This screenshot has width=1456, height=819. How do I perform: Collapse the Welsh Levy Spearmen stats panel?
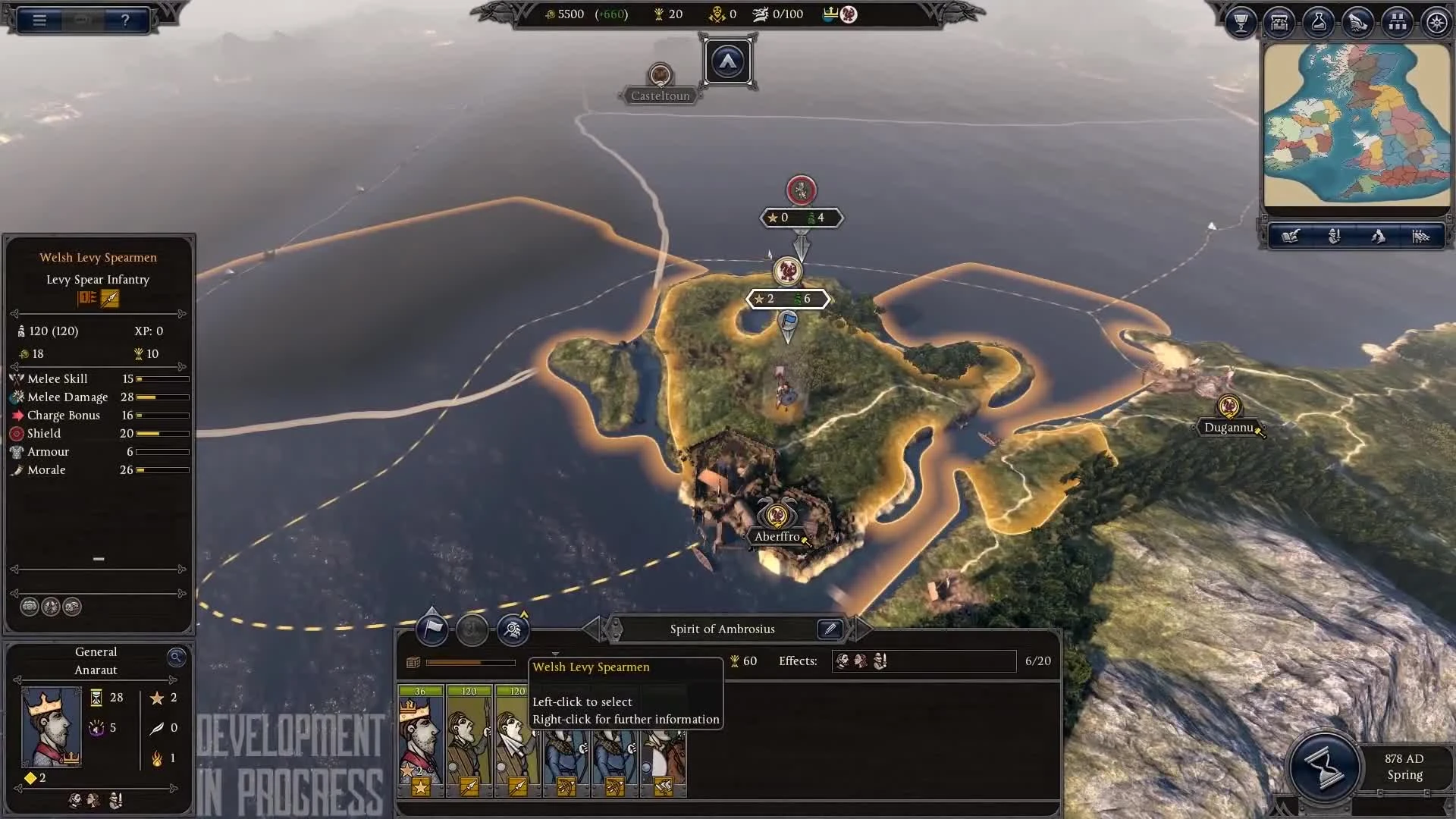point(98,559)
